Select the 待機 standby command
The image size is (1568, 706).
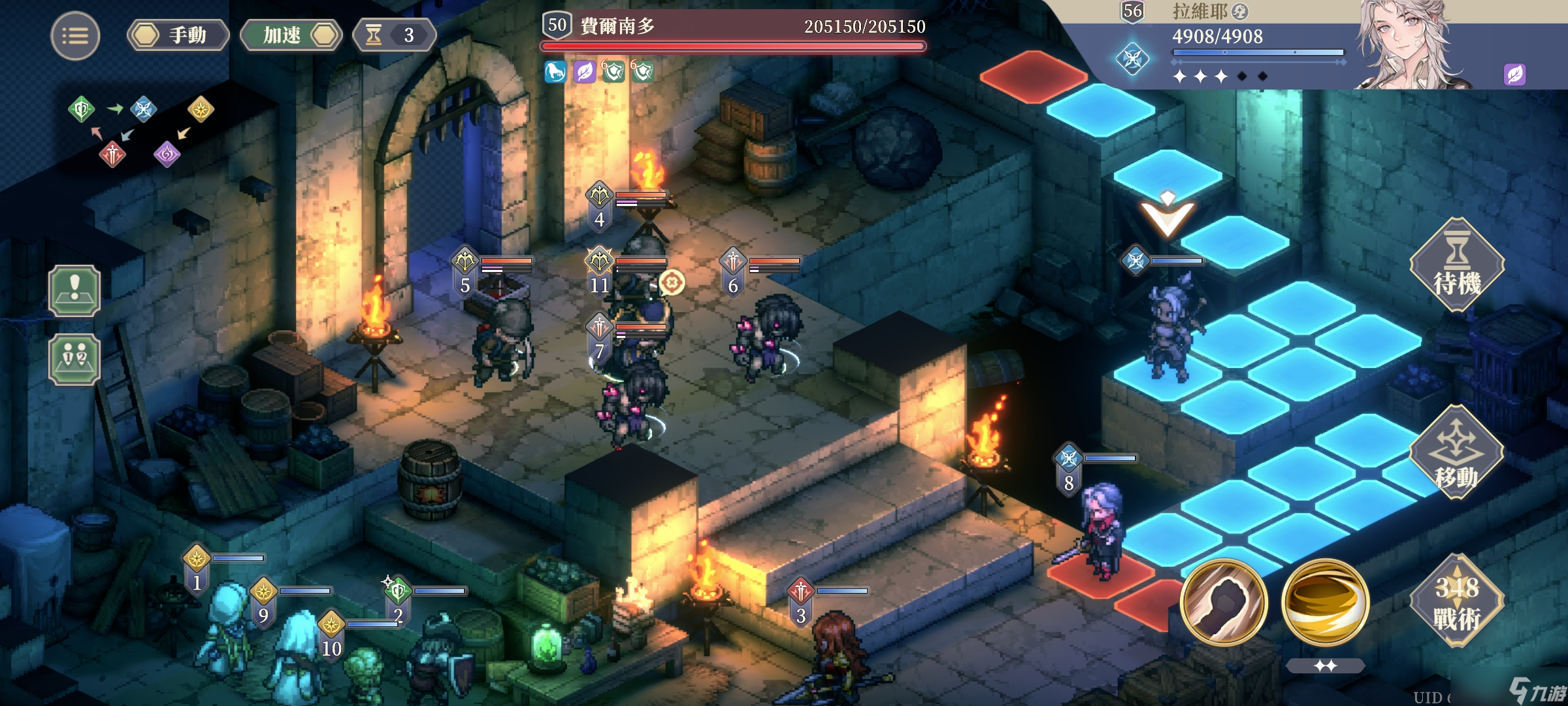(x=1456, y=265)
